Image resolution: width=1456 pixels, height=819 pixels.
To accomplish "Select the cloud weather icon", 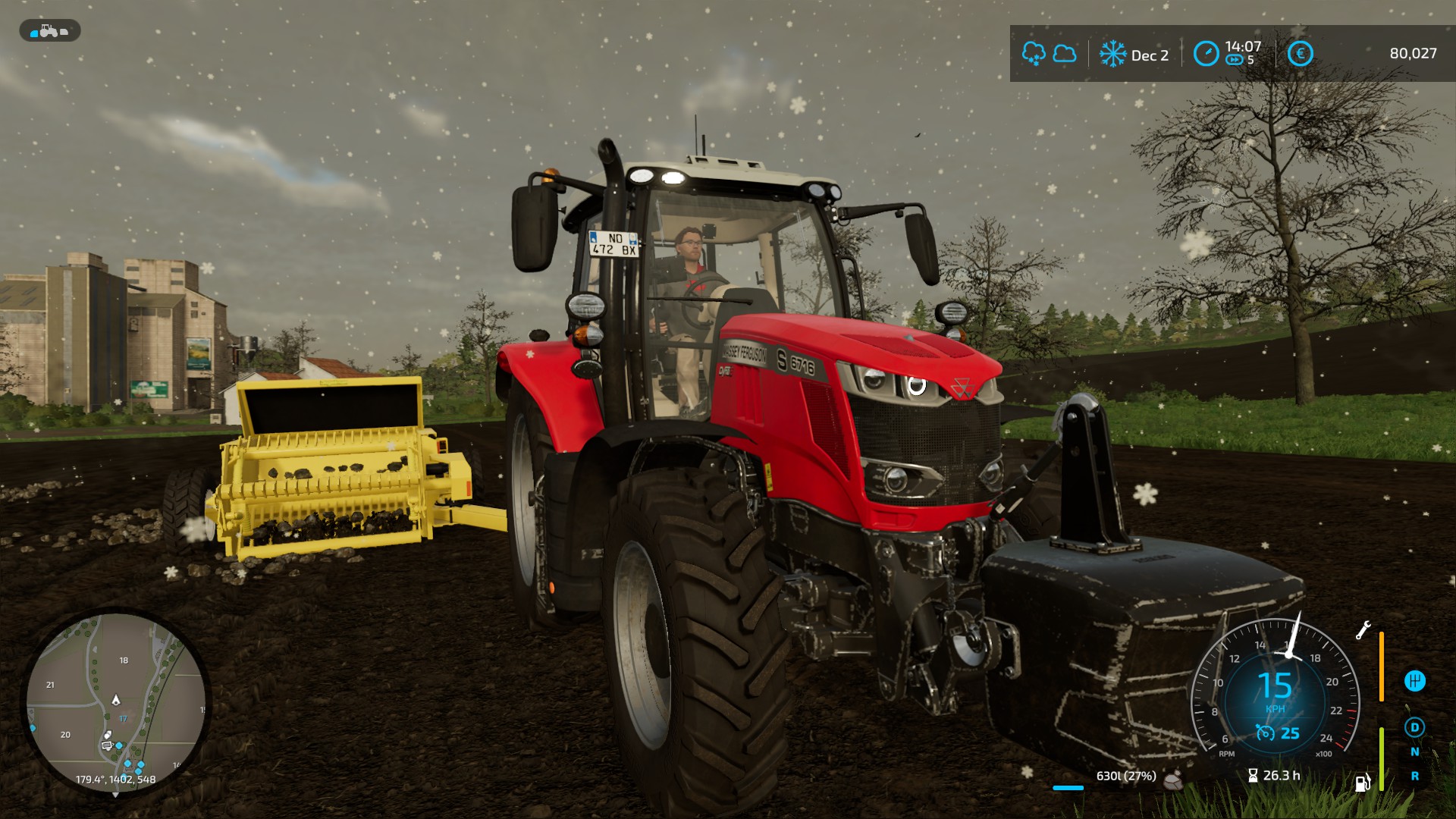I will pyautogui.click(x=1065, y=54).
